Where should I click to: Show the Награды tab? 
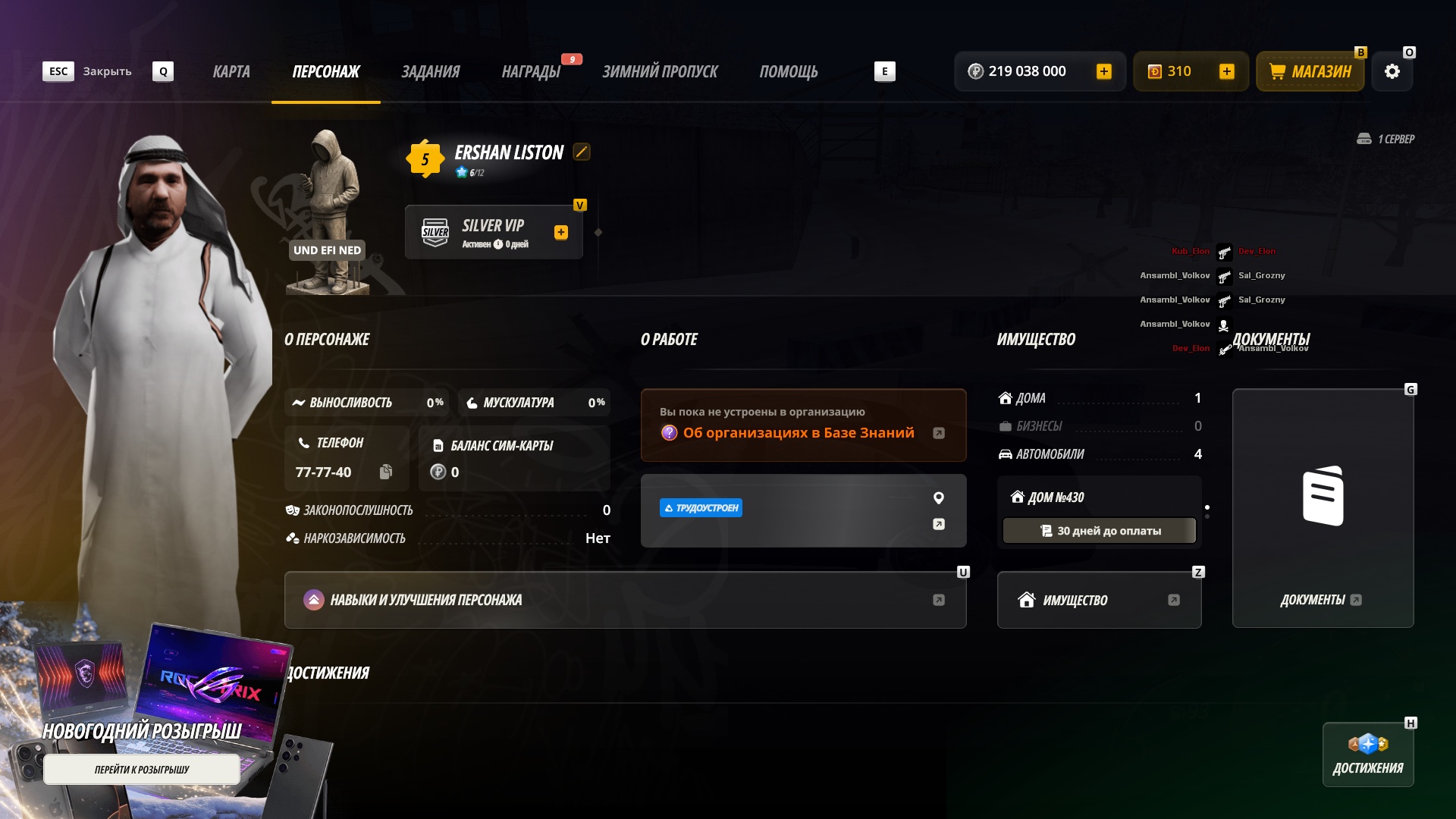coord(531,71)
